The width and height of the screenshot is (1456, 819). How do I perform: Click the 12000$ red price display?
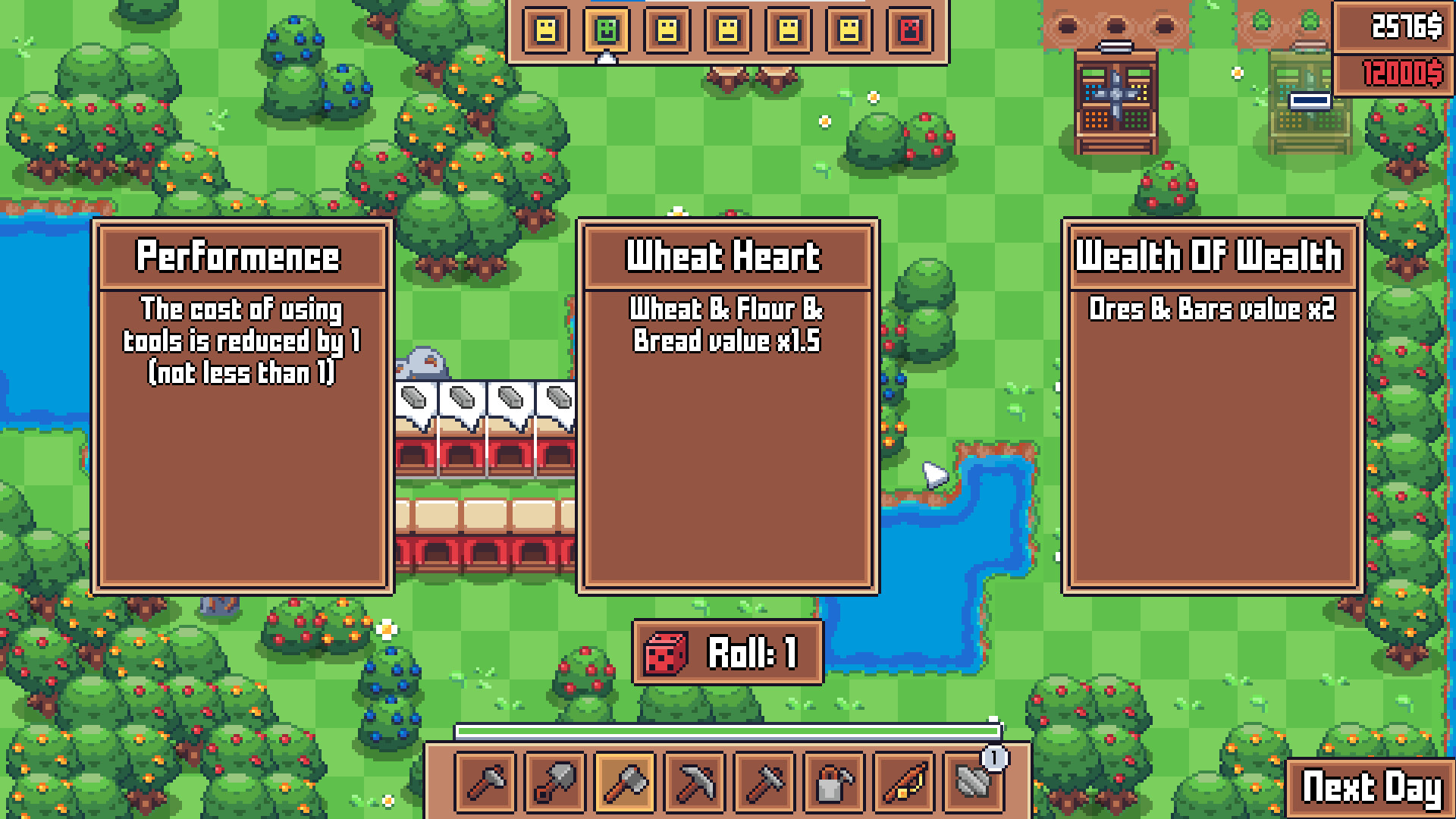click(1404, 71)
